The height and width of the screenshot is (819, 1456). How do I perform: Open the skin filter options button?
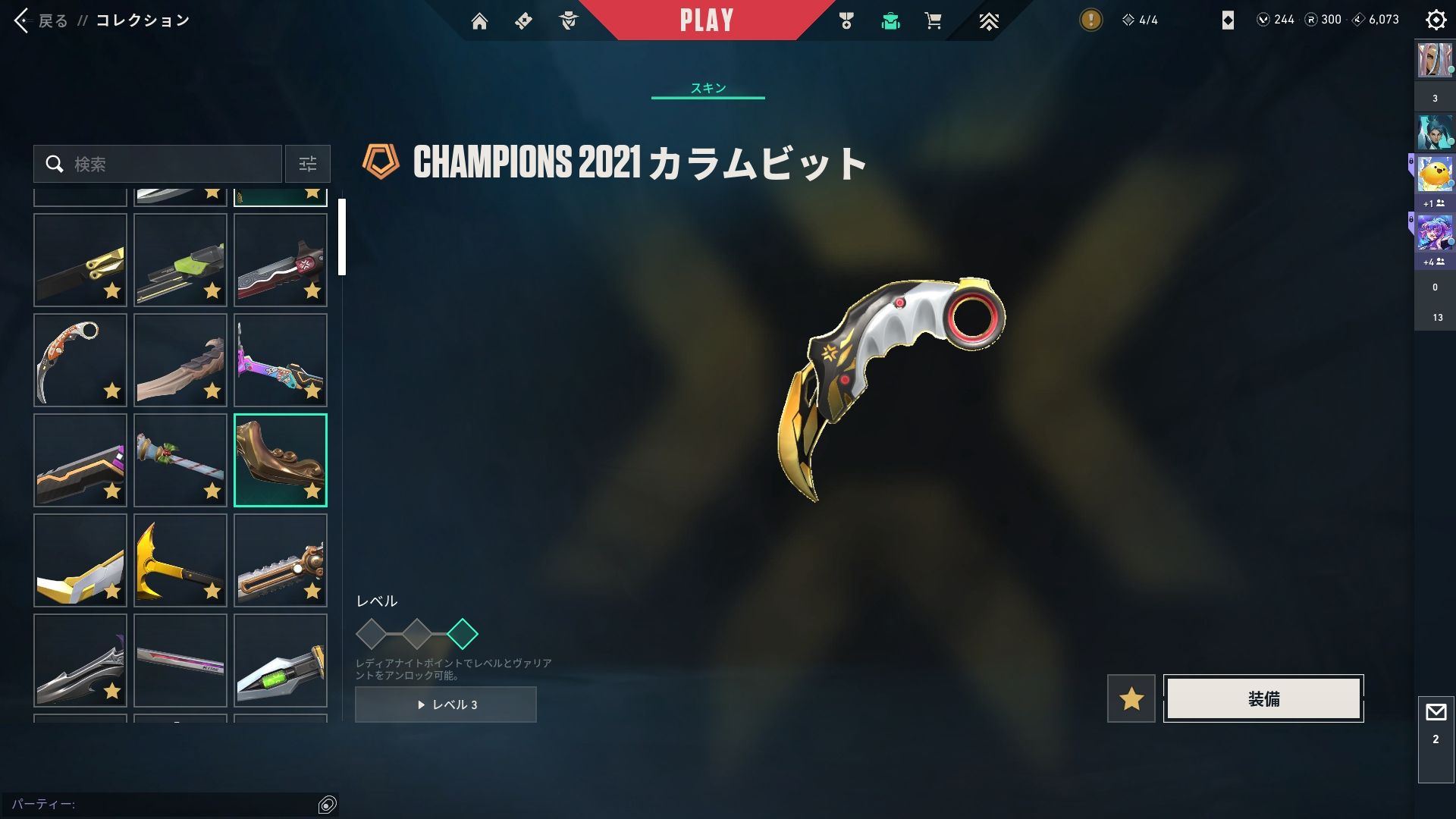coord(307,164)
